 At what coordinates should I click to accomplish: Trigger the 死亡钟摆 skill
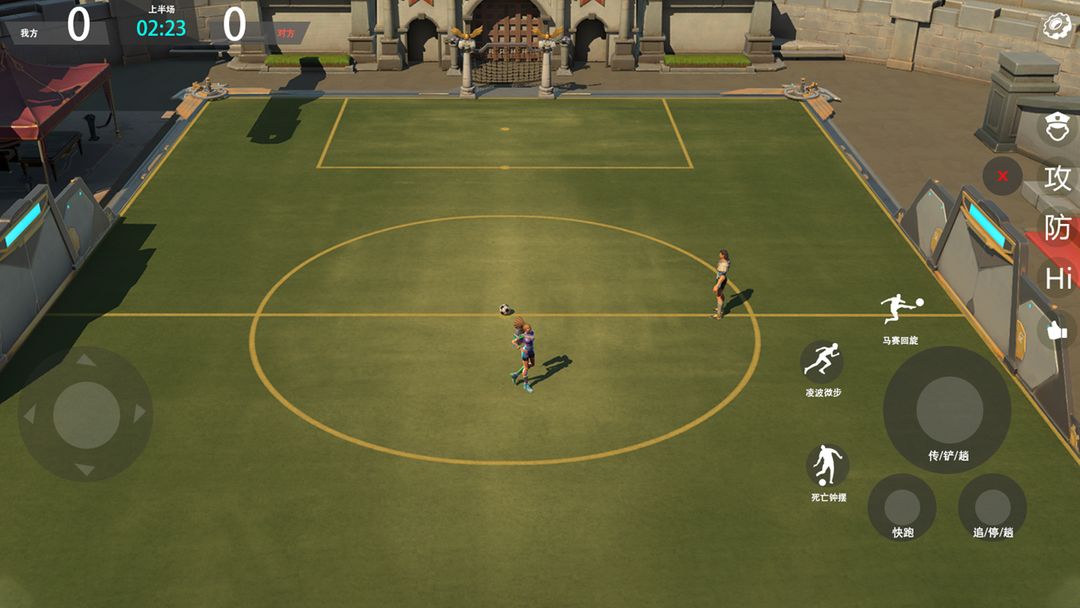pos(827,465)
